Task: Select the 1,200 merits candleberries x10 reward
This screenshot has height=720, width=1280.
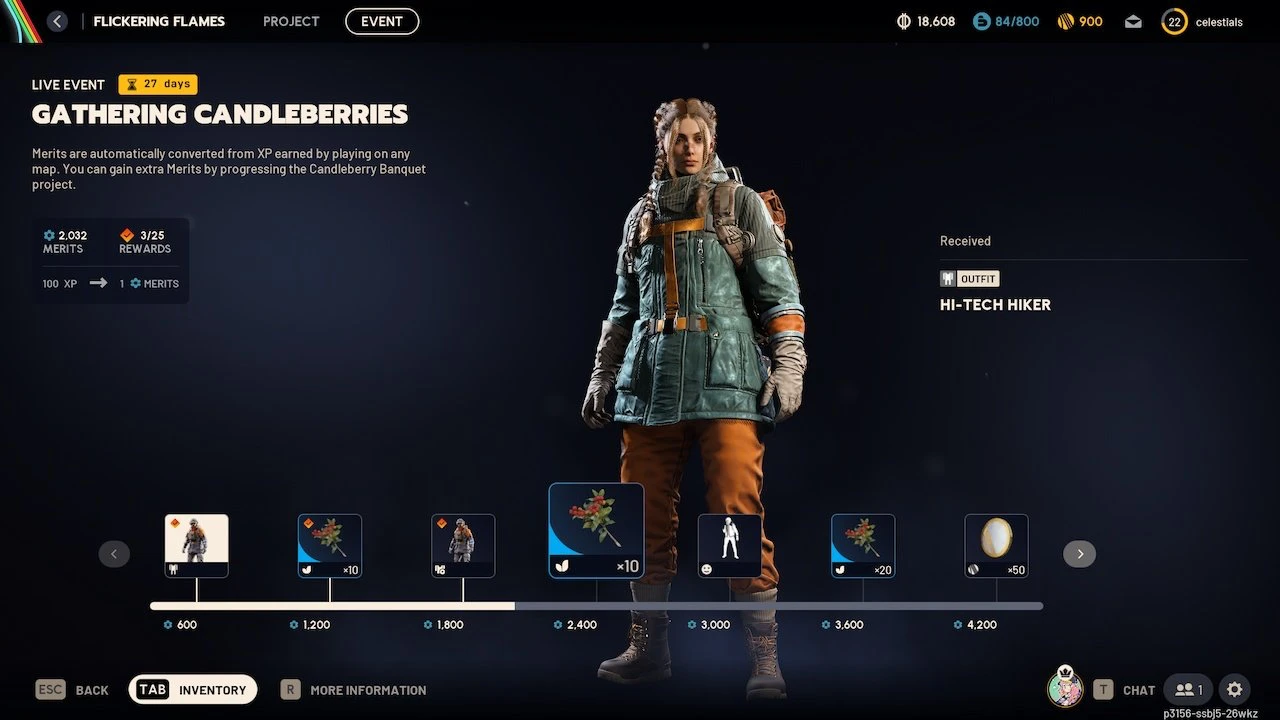Action: [x=330, y=545]
